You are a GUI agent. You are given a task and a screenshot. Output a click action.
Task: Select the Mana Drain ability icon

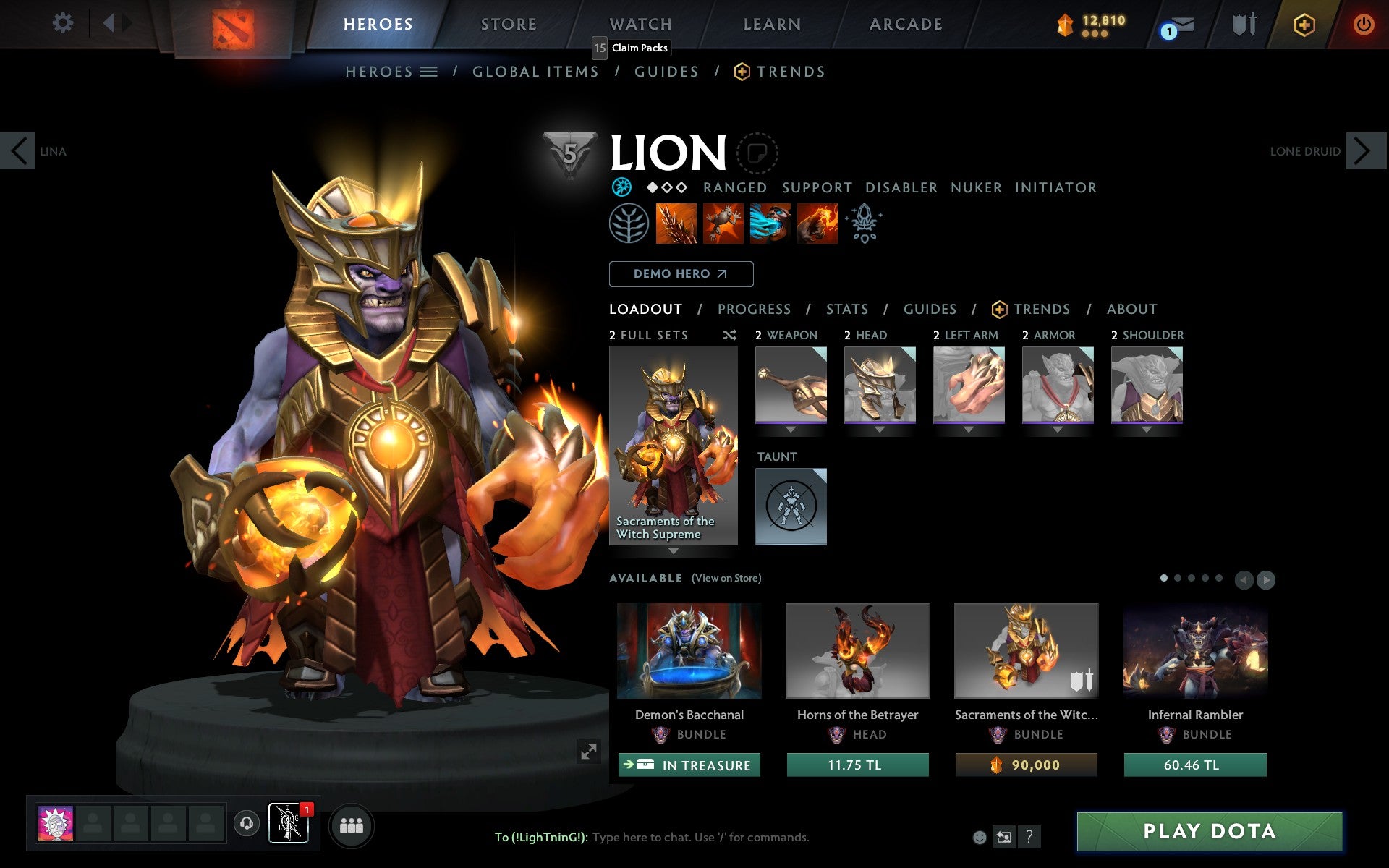click(770, 224)
